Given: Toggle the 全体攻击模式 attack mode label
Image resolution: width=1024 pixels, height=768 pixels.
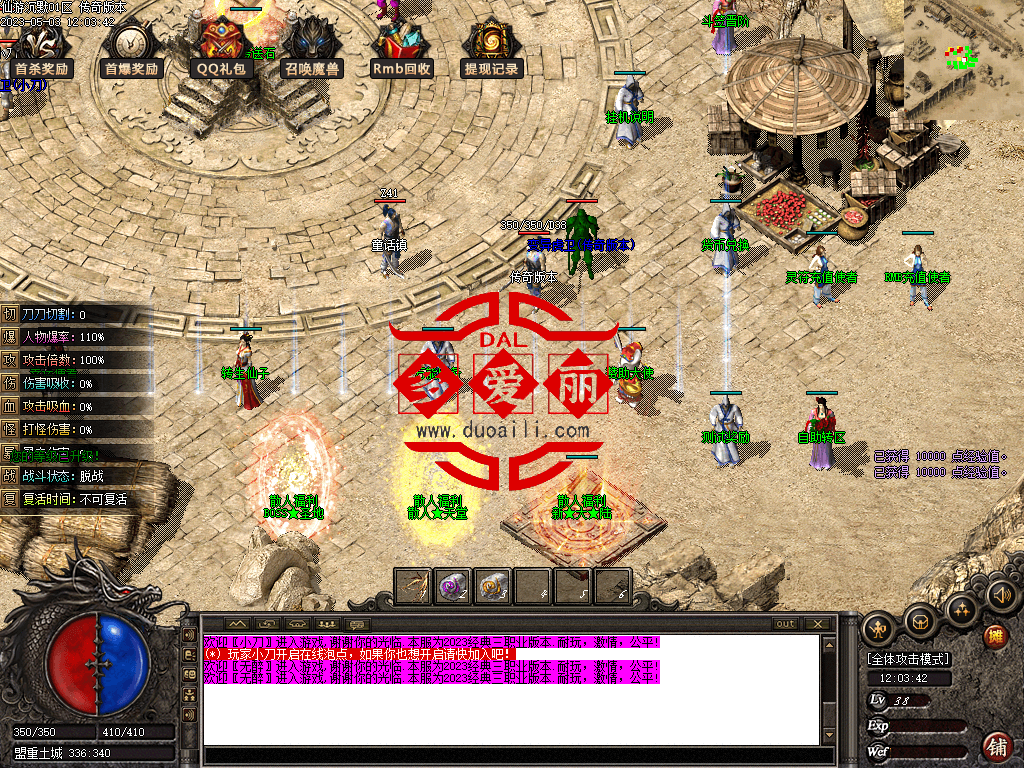Looking at the screenshot, I should 909,659.
